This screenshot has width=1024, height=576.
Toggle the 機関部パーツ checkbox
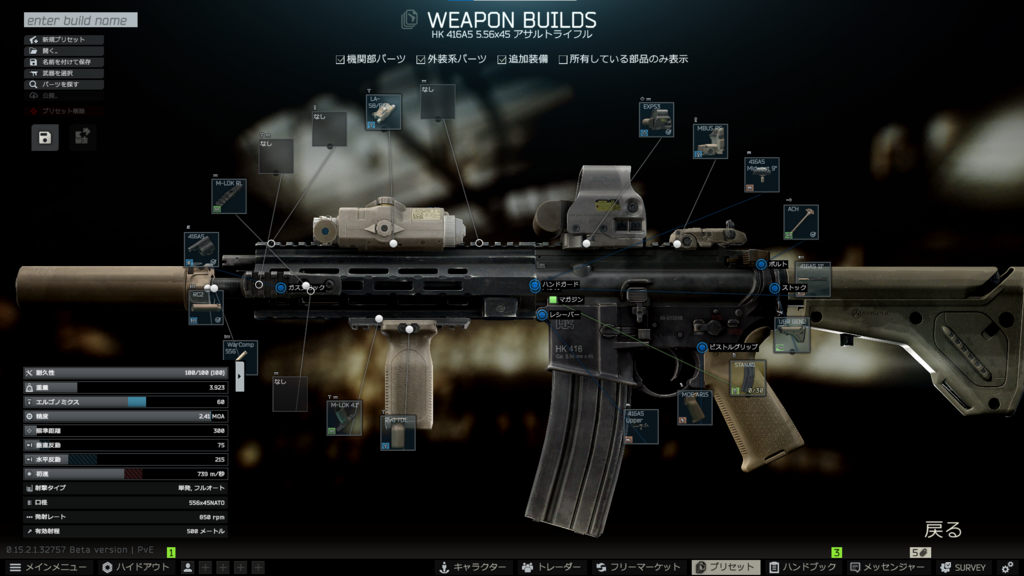pyautogui.click(x=341, y=59)
